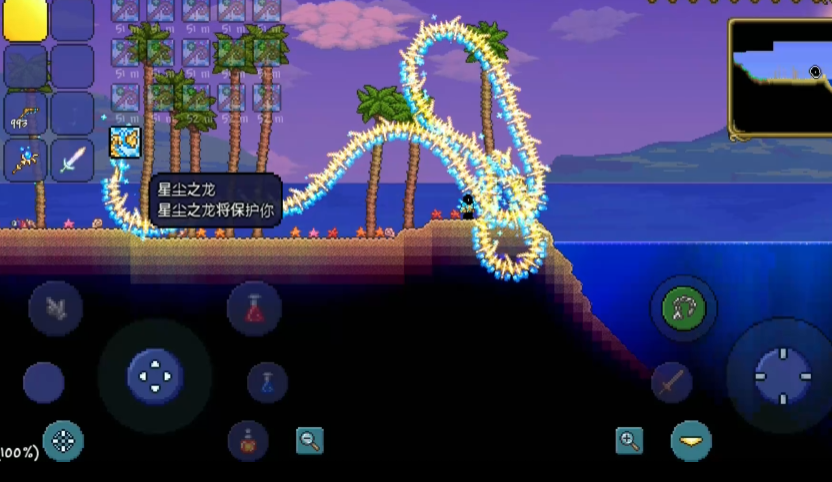Viewport: 832px width, 482px height.
Task: Click the Stardust Dragon buff icon
Action: 124,143
